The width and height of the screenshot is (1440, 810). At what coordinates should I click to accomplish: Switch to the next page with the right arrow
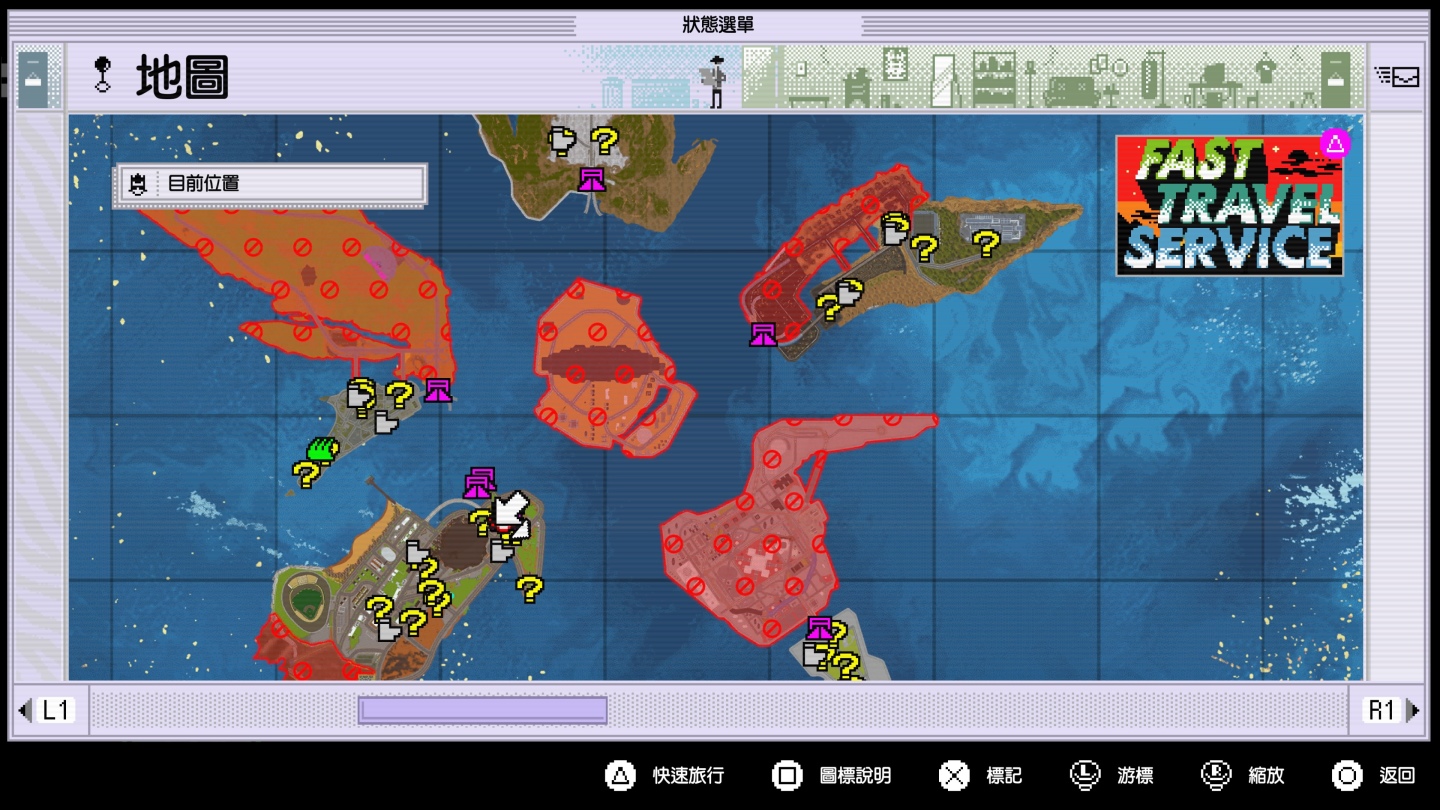[x=1413, y=710]
